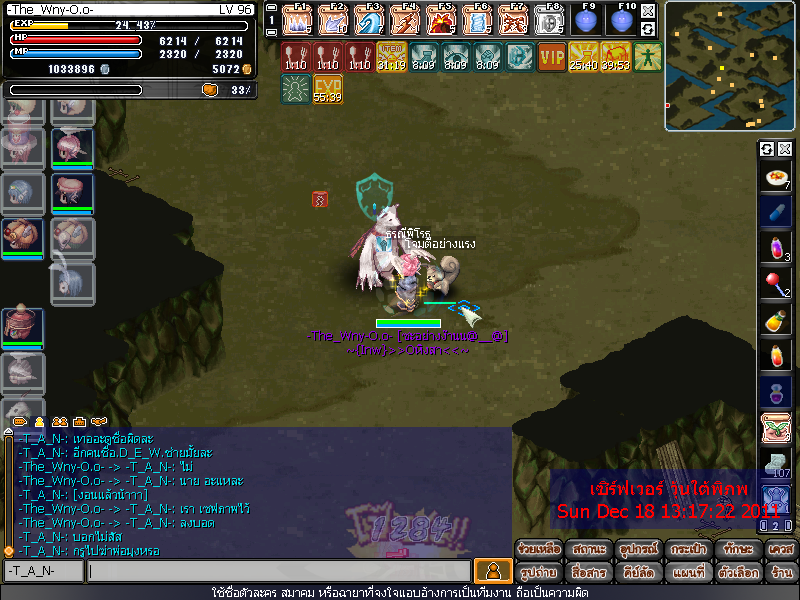Open the แผนที่ (map) window
Viewport: 800px width, 600px height.
pos(687,573)
